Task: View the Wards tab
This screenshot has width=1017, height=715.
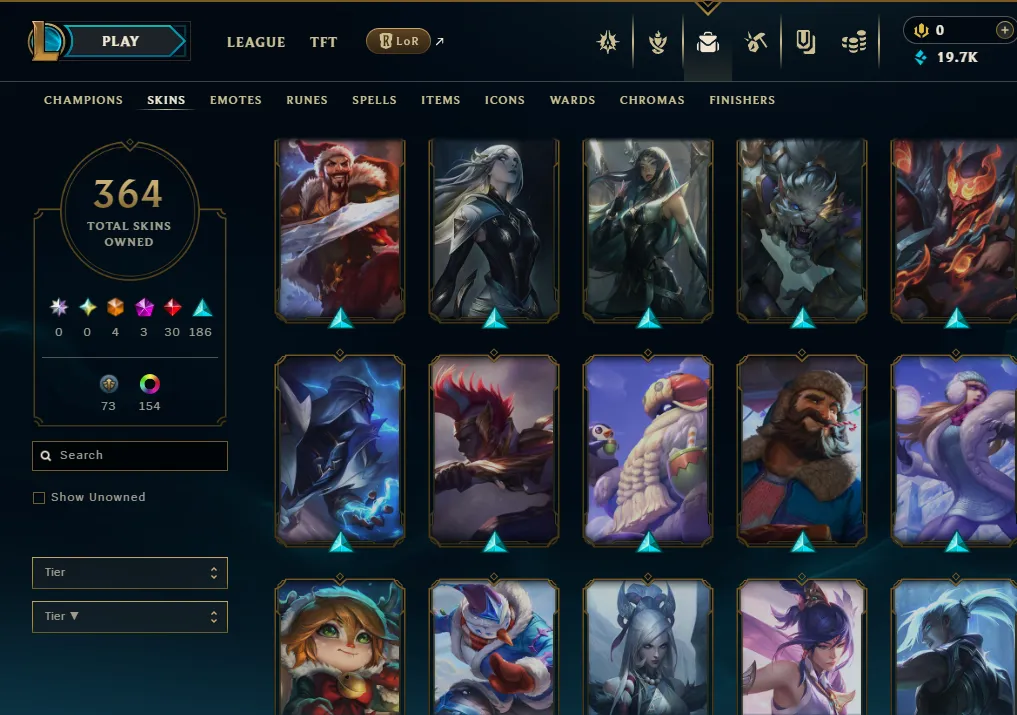Action: pyautogui.click(x=572, y=100)
